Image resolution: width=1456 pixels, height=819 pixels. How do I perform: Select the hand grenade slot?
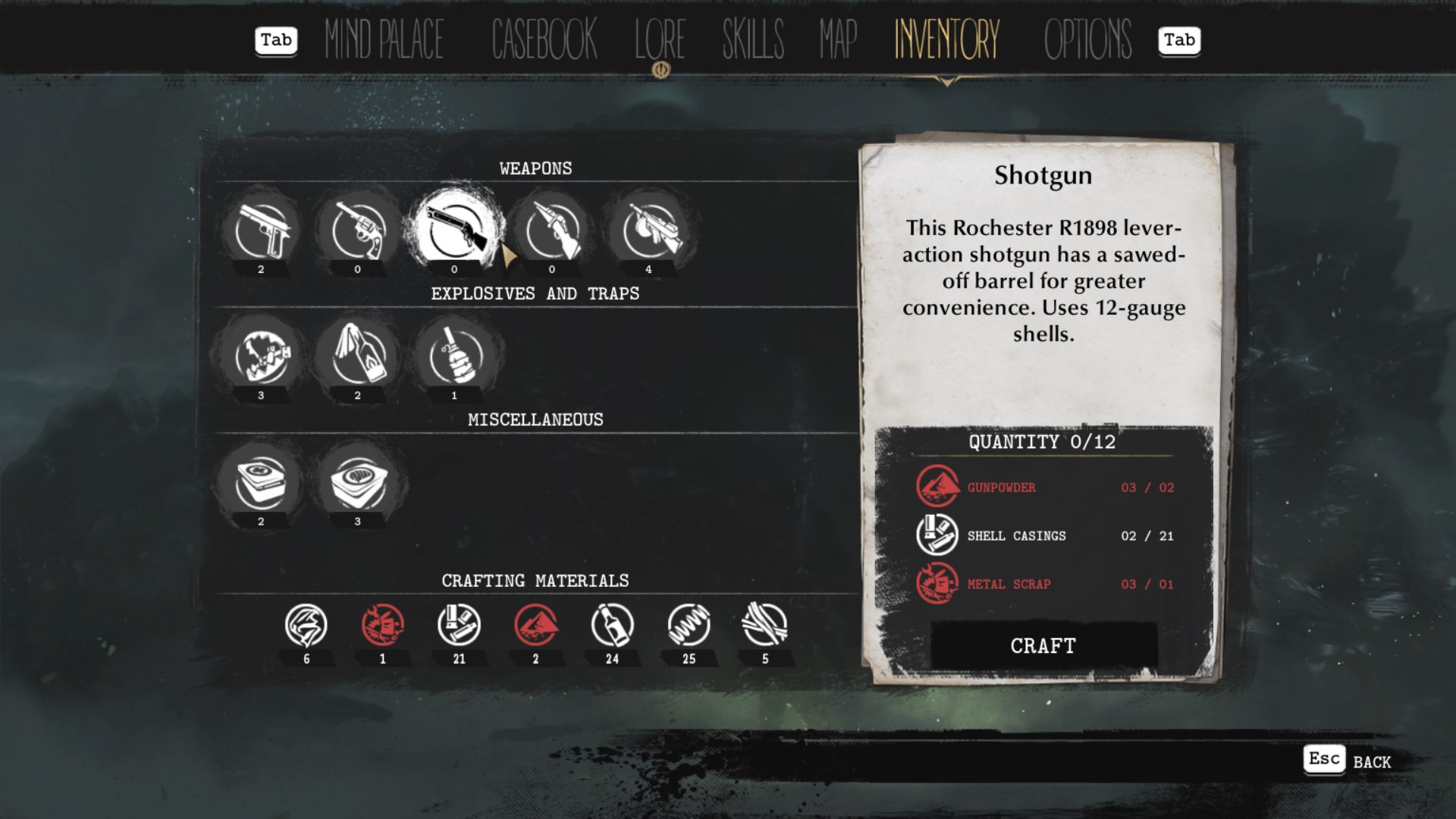click(455, 356)
